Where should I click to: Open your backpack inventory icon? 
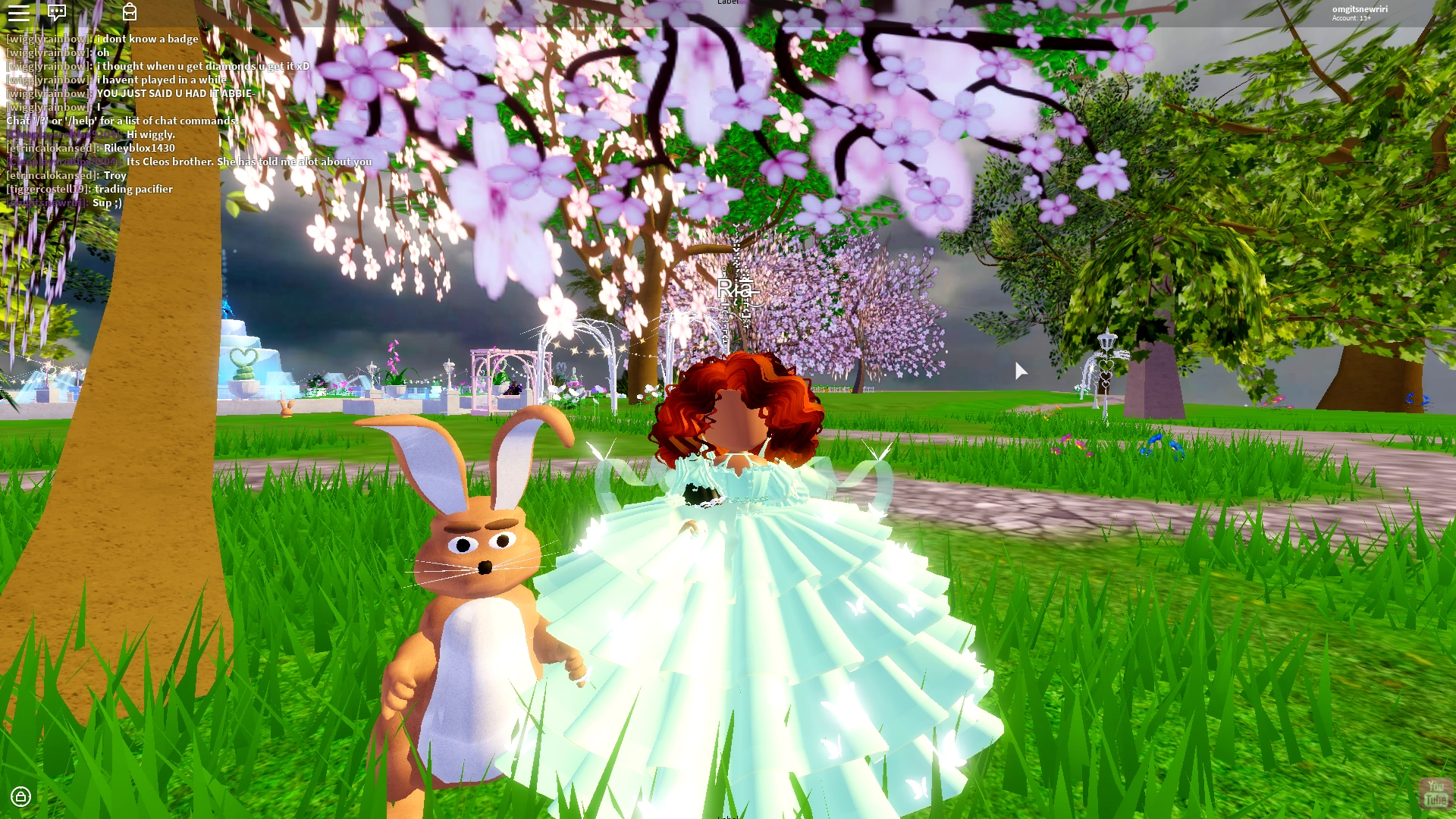[x=130, y=14]
